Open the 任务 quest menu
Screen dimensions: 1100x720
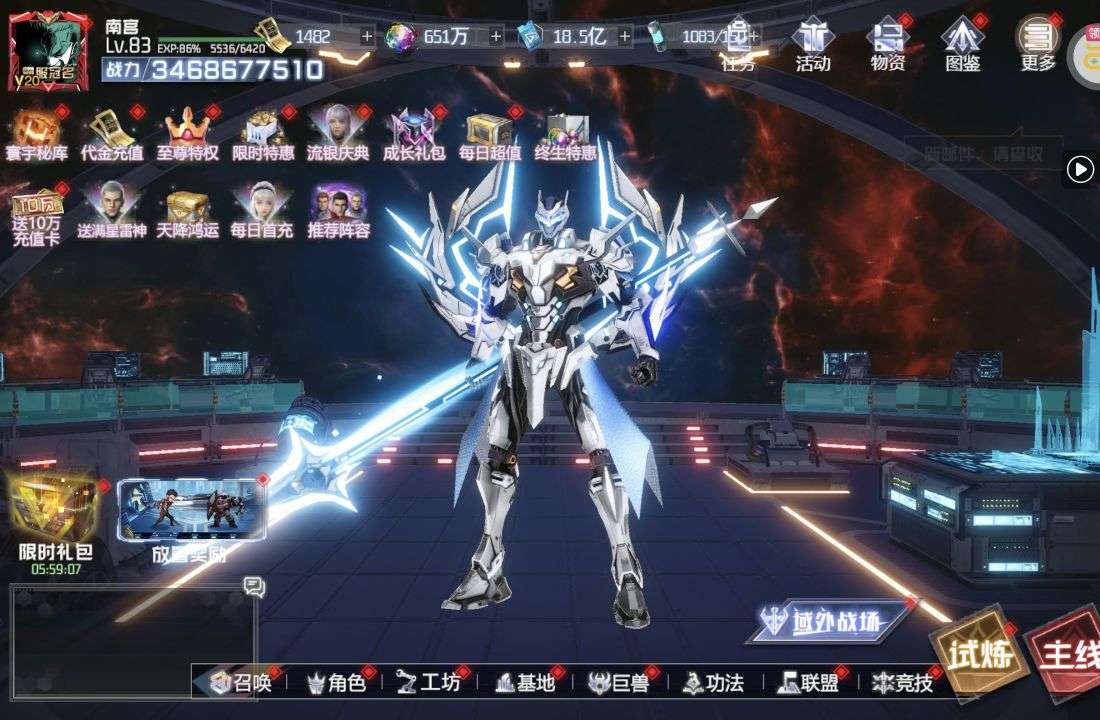(738, 44)
